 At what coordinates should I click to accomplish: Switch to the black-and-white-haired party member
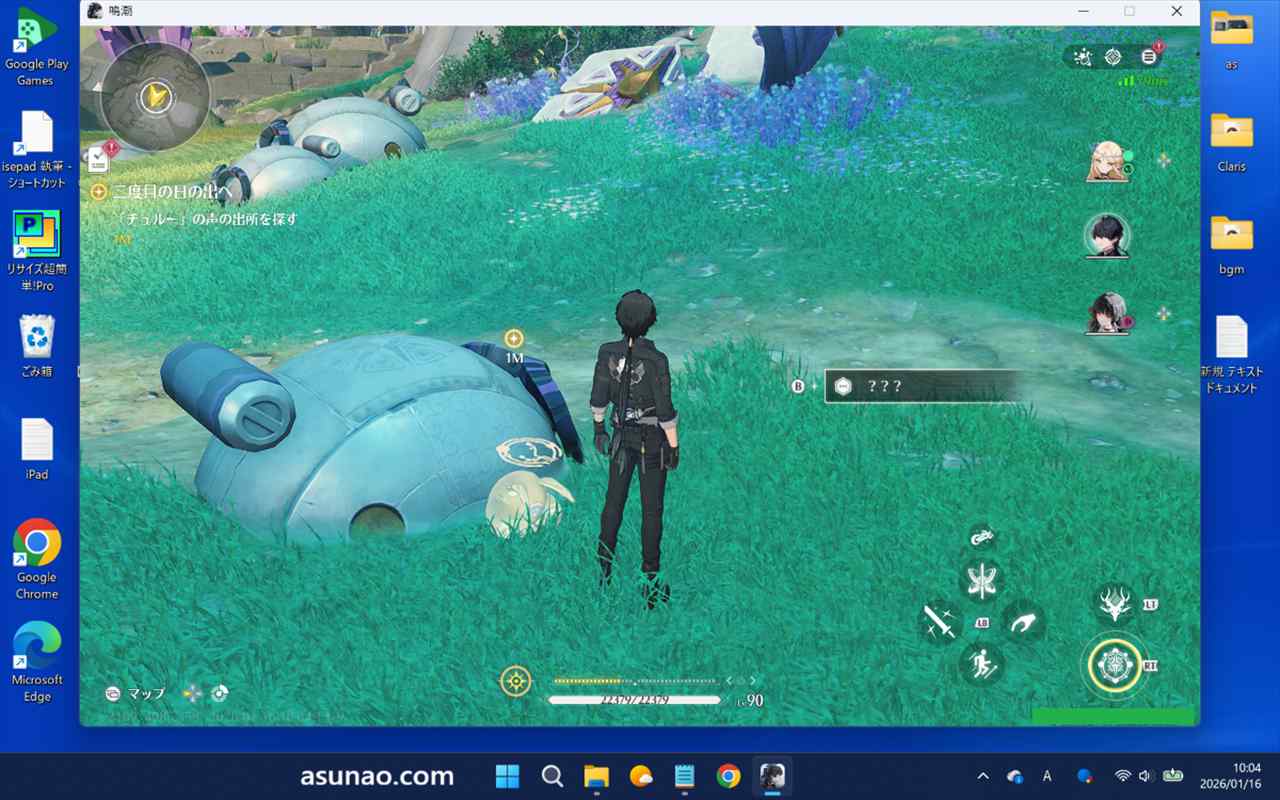coord(1107,313)
